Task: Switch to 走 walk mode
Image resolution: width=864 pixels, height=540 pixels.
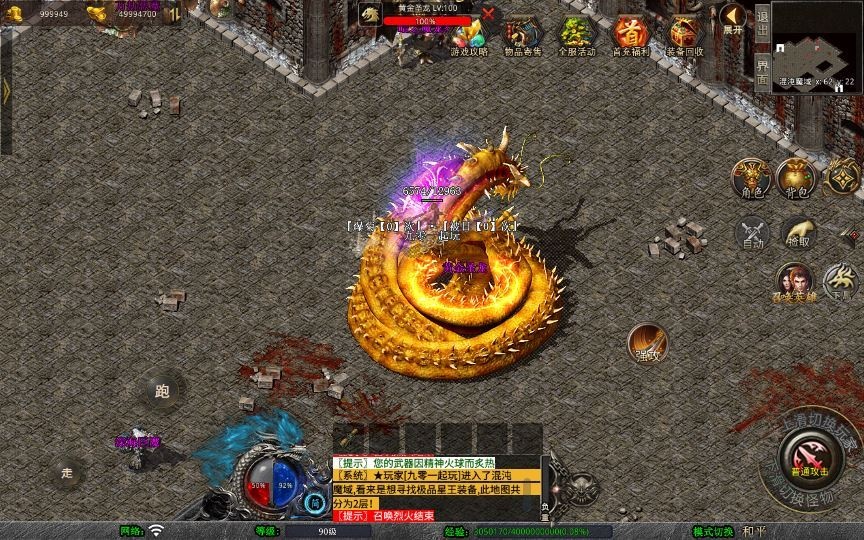Action: (x=68, y=471)
